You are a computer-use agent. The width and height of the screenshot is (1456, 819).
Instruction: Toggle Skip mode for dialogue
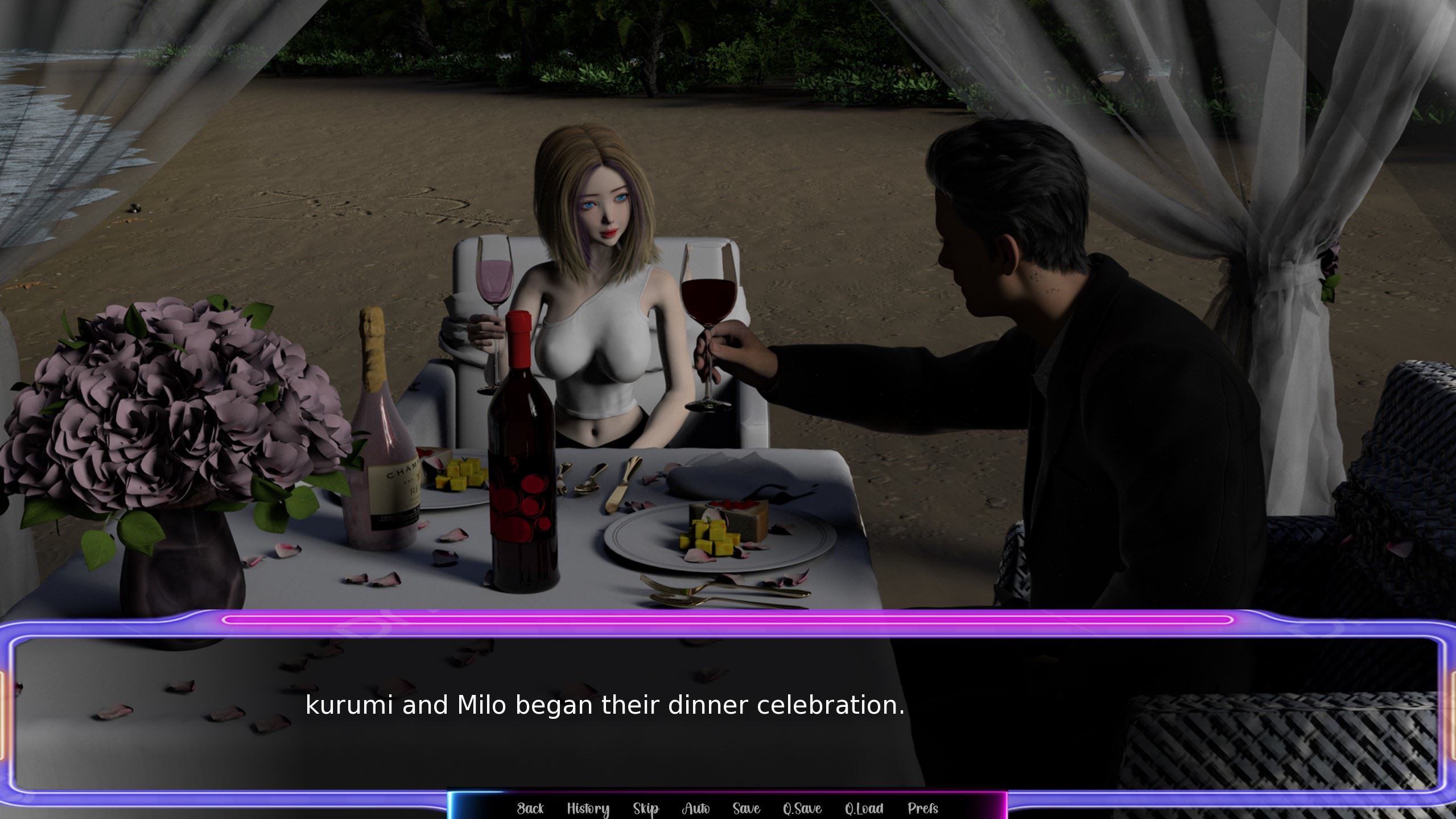[646, 808]
